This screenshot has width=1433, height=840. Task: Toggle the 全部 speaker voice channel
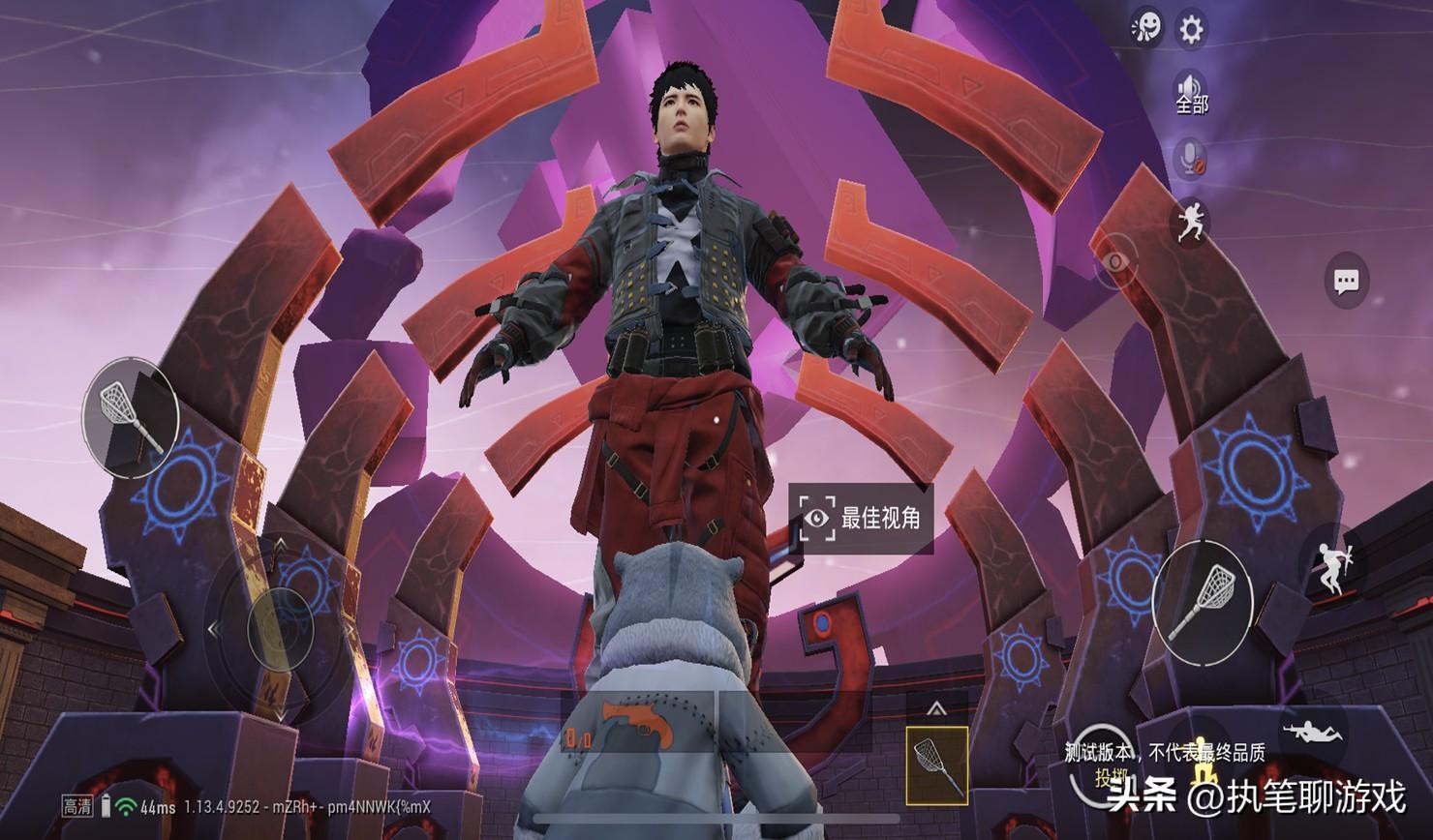(1191, 93)
